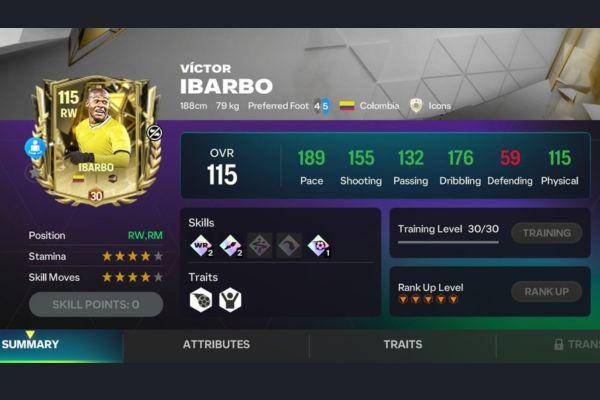Click the grey star icon beside card
Screen dimensions: 600x400
pyautogui.click(x=33, y=172)
